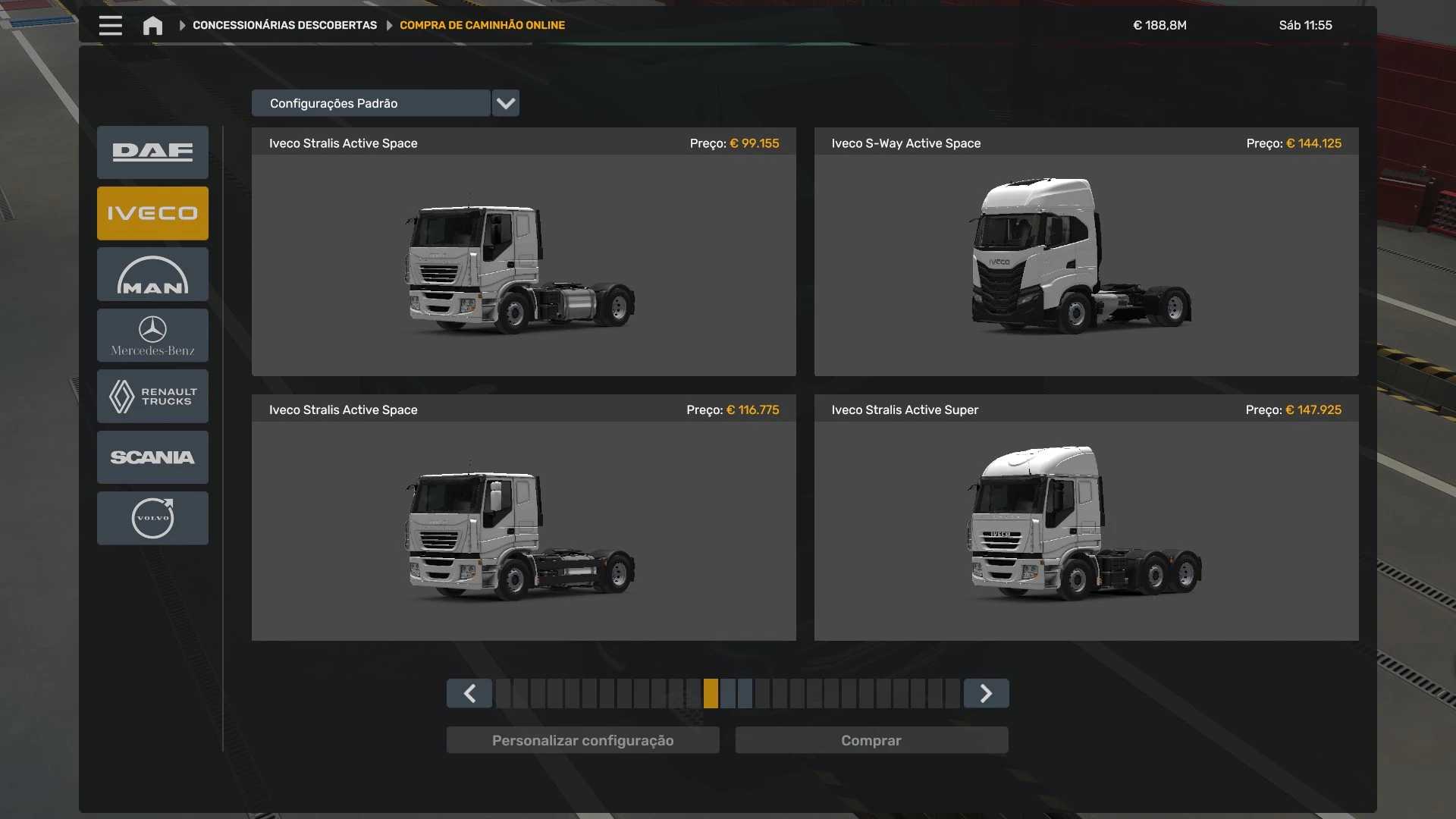The height and width of the screenshot is (819, 1456).
Task: Show Renault Trucks offerings
Action: tap(152, 396)
